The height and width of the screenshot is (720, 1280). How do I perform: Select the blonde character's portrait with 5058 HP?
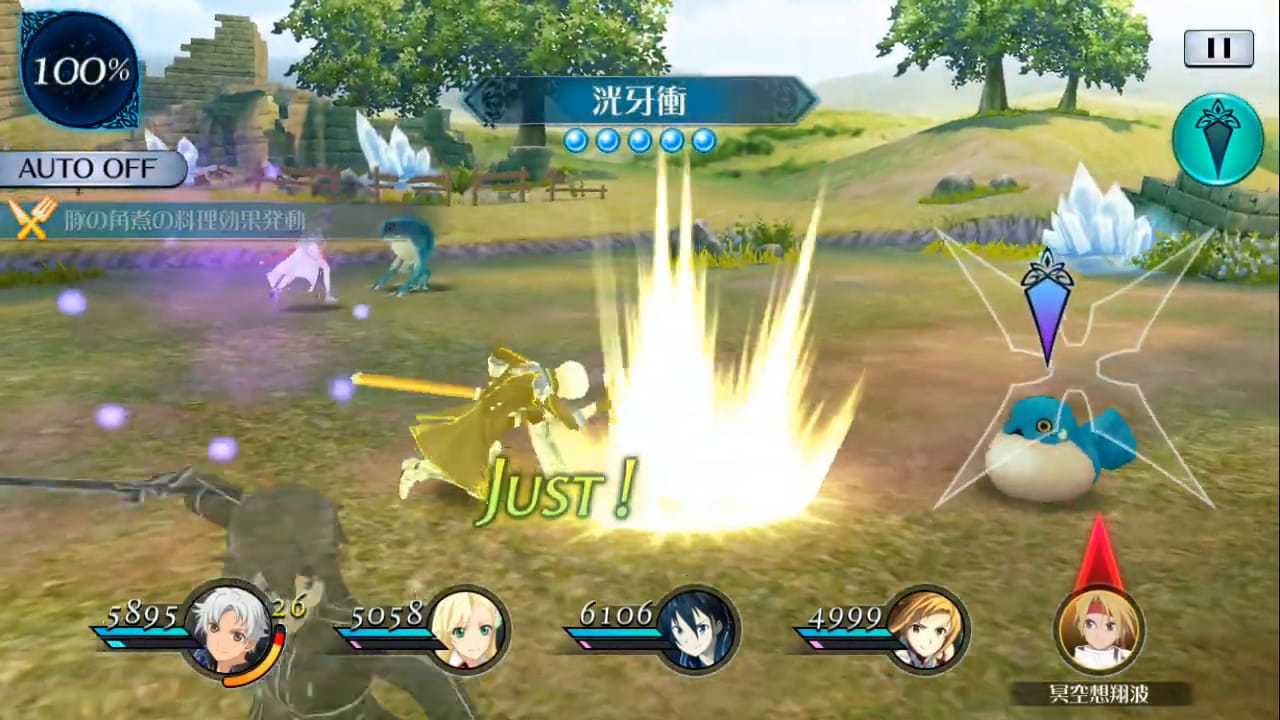tap(470, 627)
